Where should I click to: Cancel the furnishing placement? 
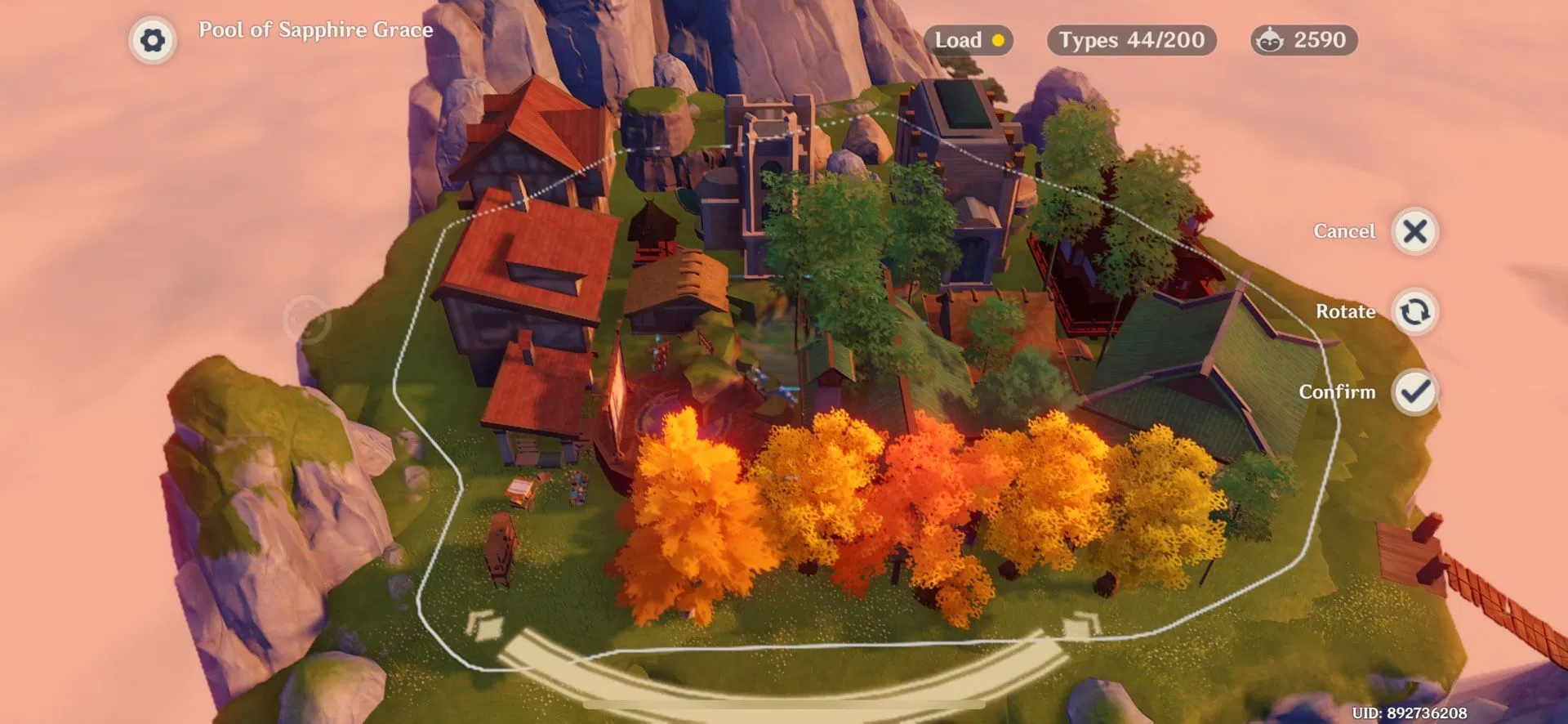[1414, 232]
